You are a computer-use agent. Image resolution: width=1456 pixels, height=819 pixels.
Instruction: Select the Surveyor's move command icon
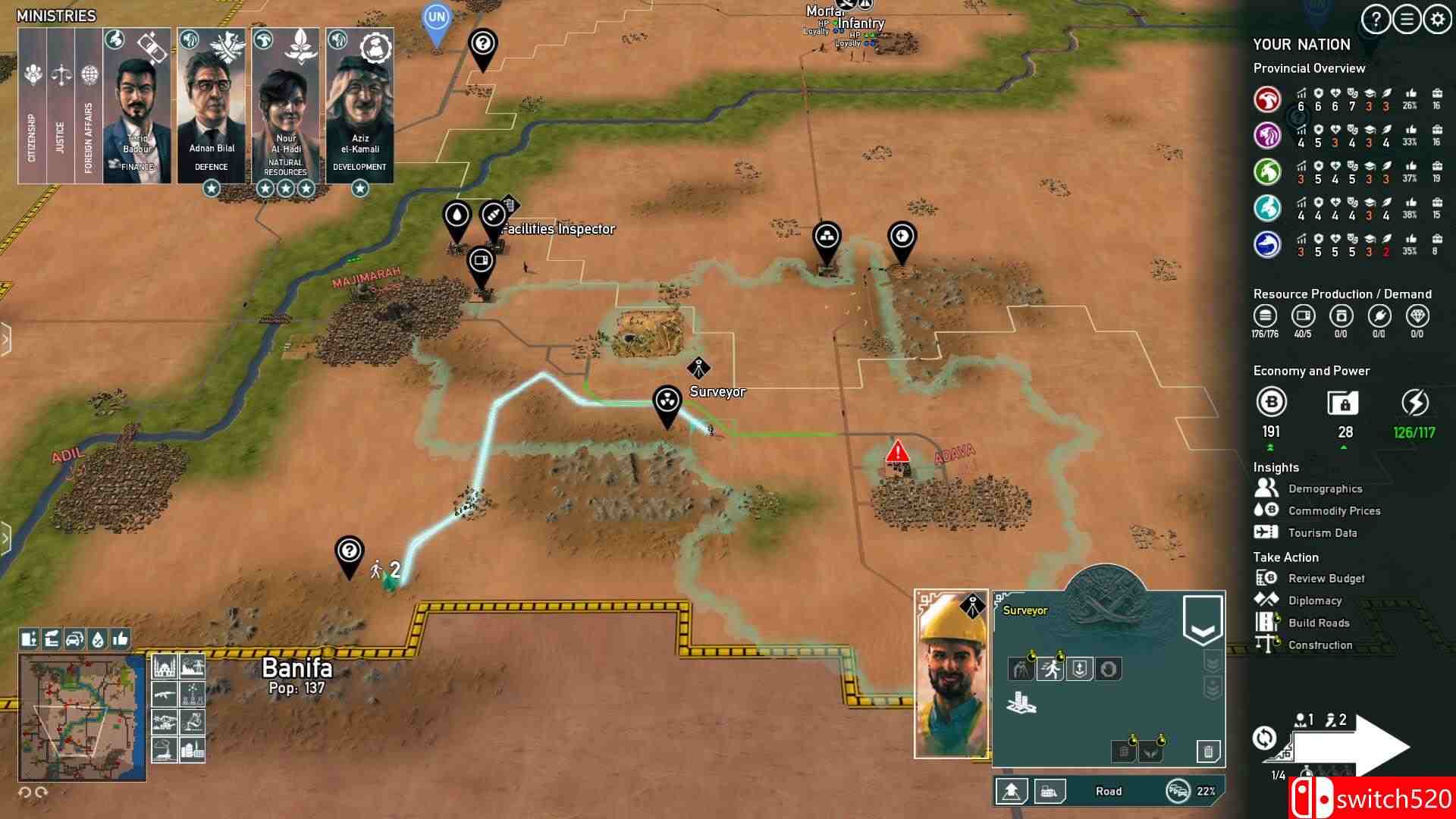pos(1052,670)
